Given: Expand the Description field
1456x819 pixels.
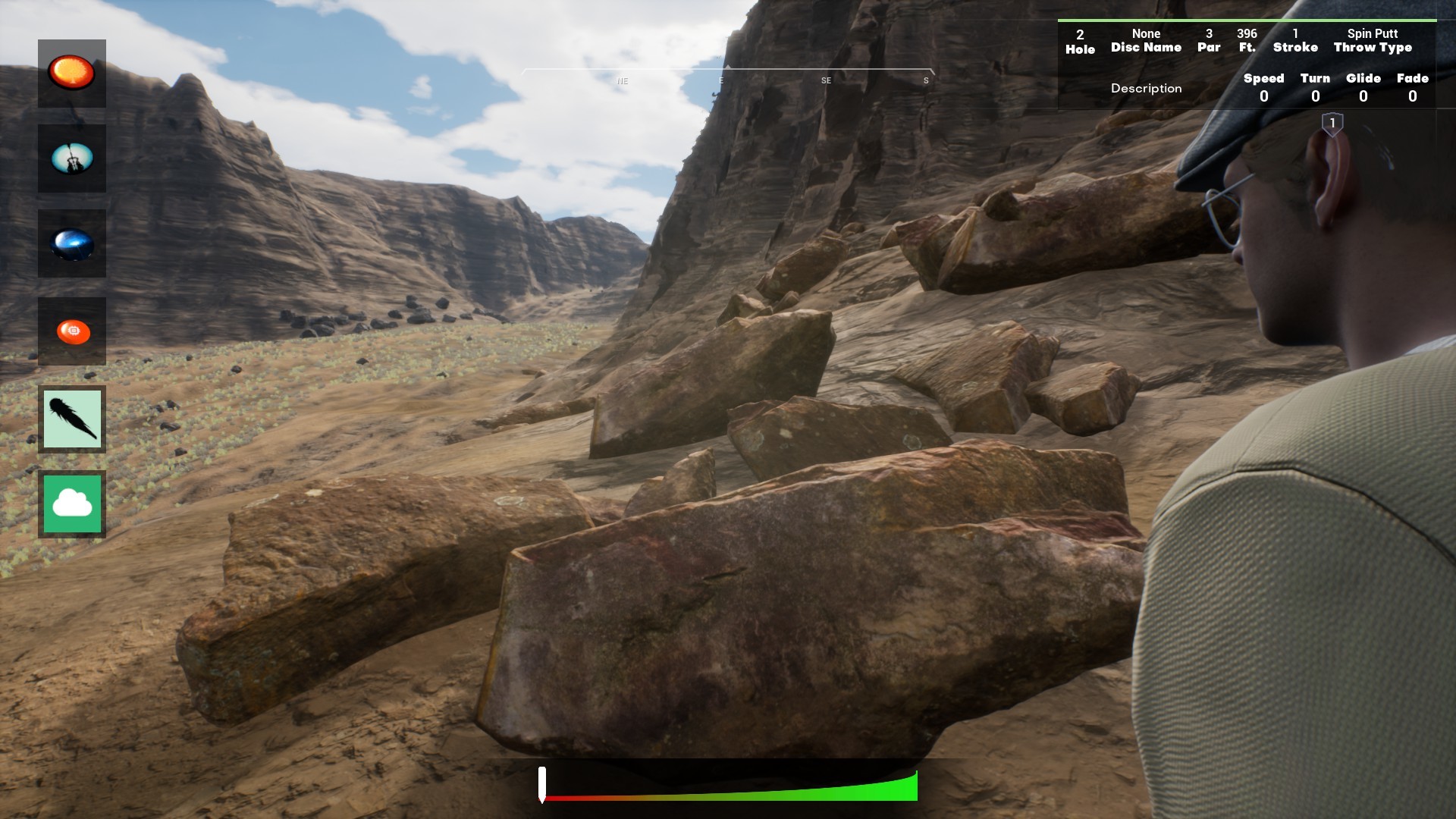Looking at the screenshot, I should point(1146,88).
